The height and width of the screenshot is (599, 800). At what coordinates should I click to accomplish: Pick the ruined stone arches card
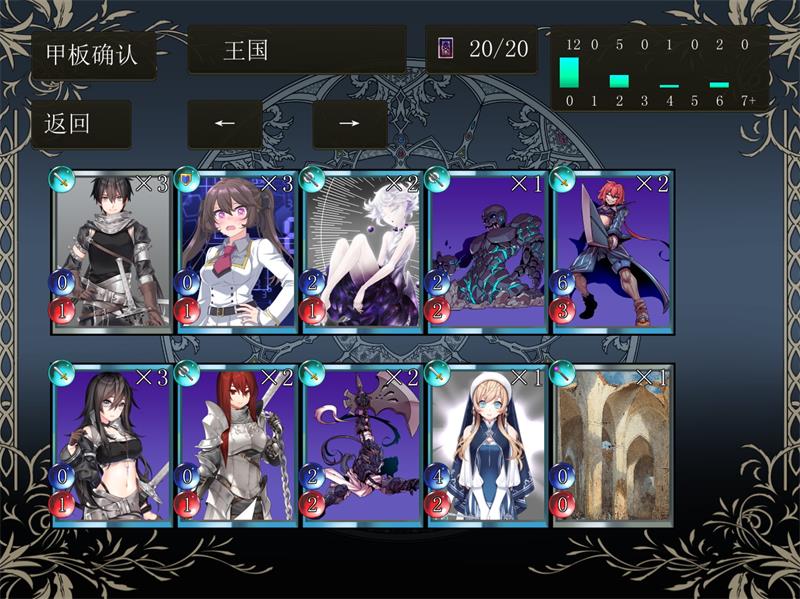(x=612, y=443)
